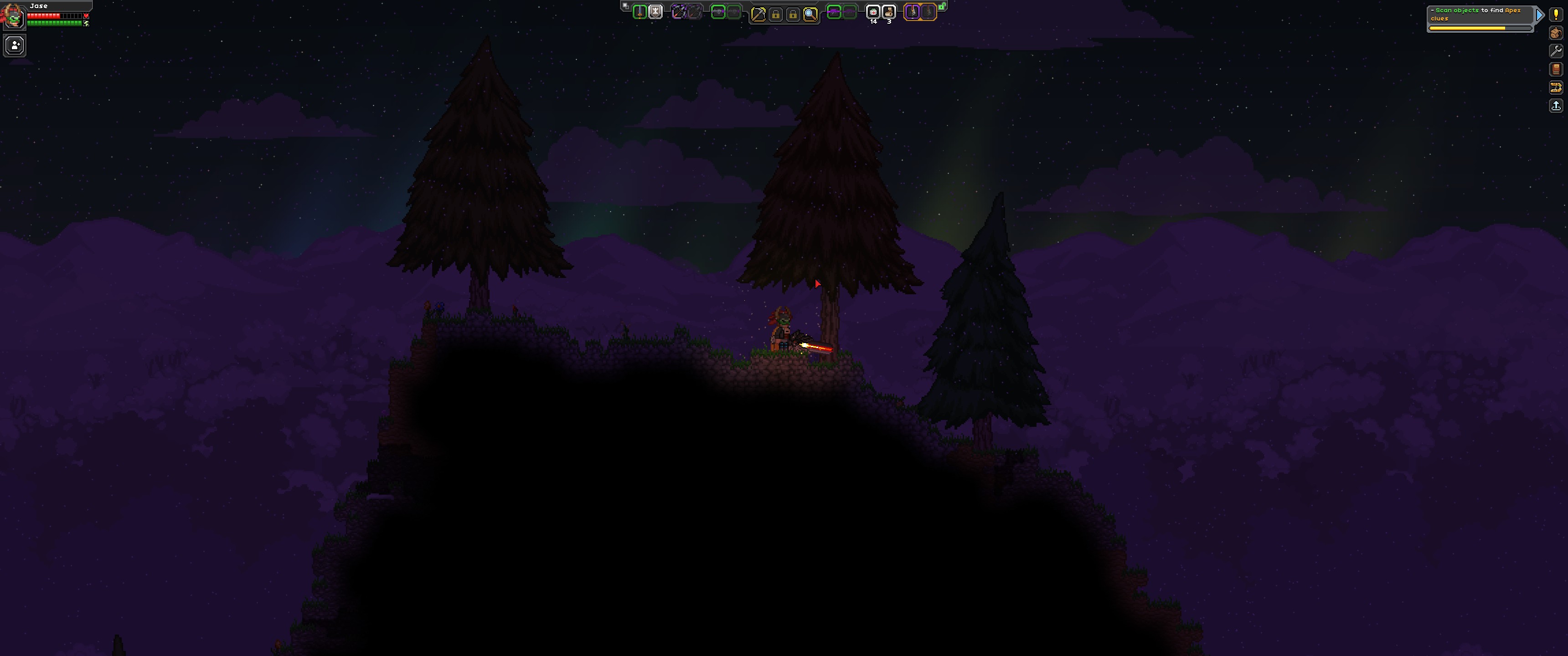Viewport: 1568px width, 656px height.
Task: Open the codex book
Action: tap(1556, 69)
